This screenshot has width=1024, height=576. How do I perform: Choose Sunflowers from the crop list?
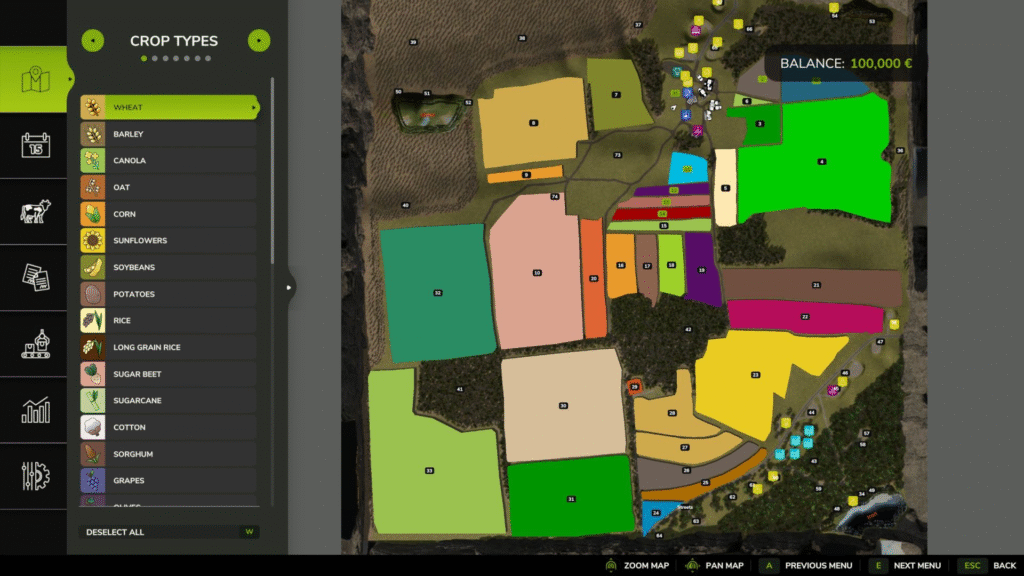coord(170,241)
